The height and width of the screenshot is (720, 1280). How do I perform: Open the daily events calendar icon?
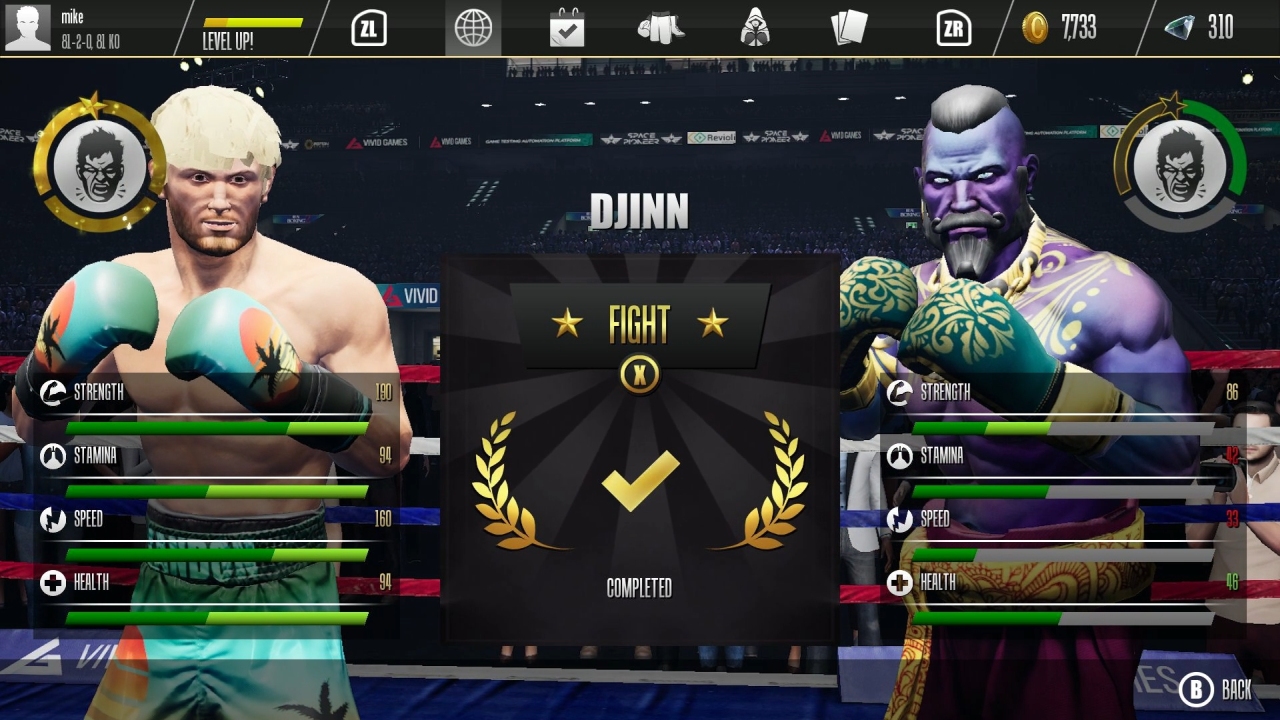[x=567, y=28]
